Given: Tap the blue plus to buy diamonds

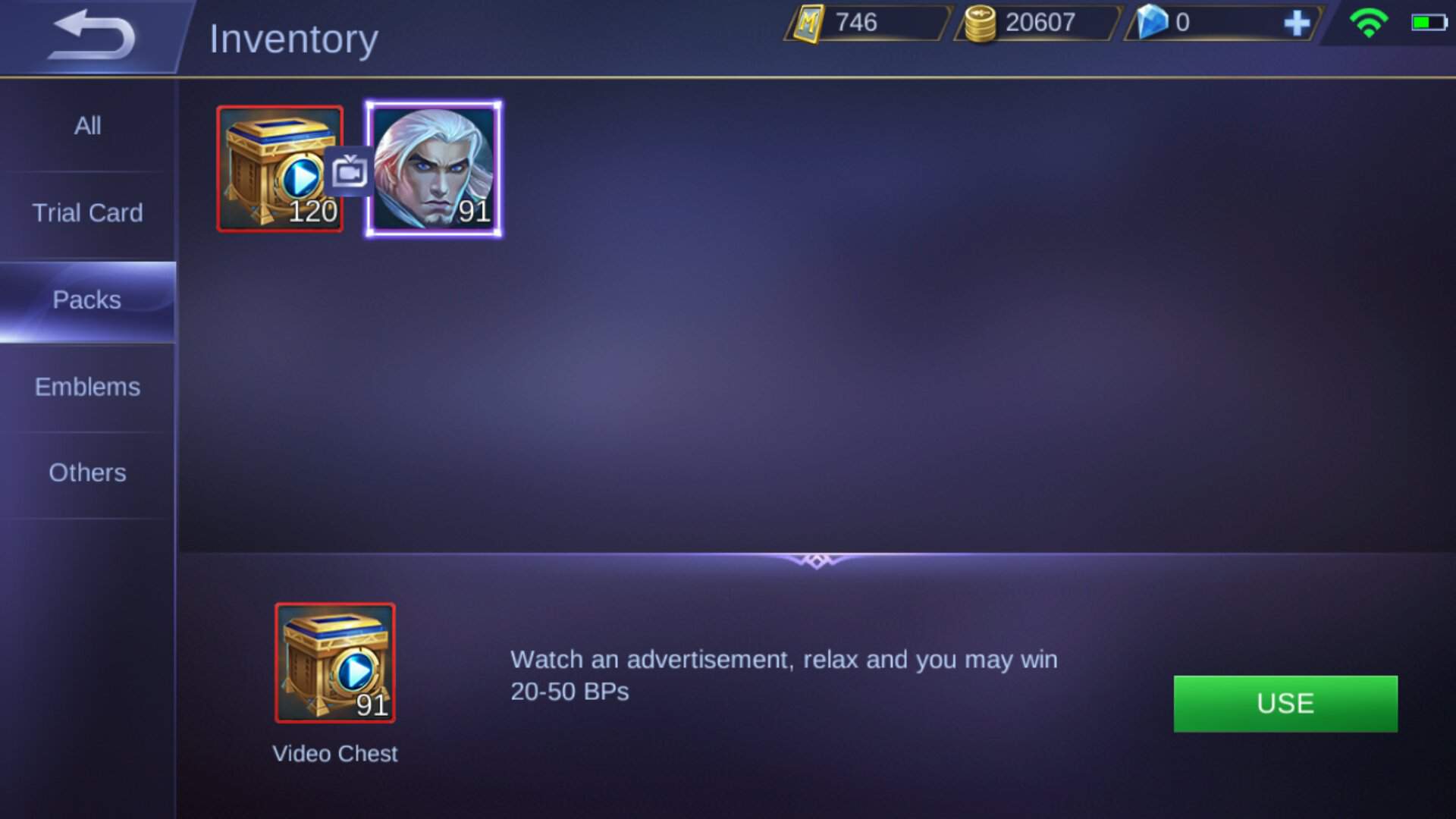Looking at the screenshot, I should click(1298, 23).
